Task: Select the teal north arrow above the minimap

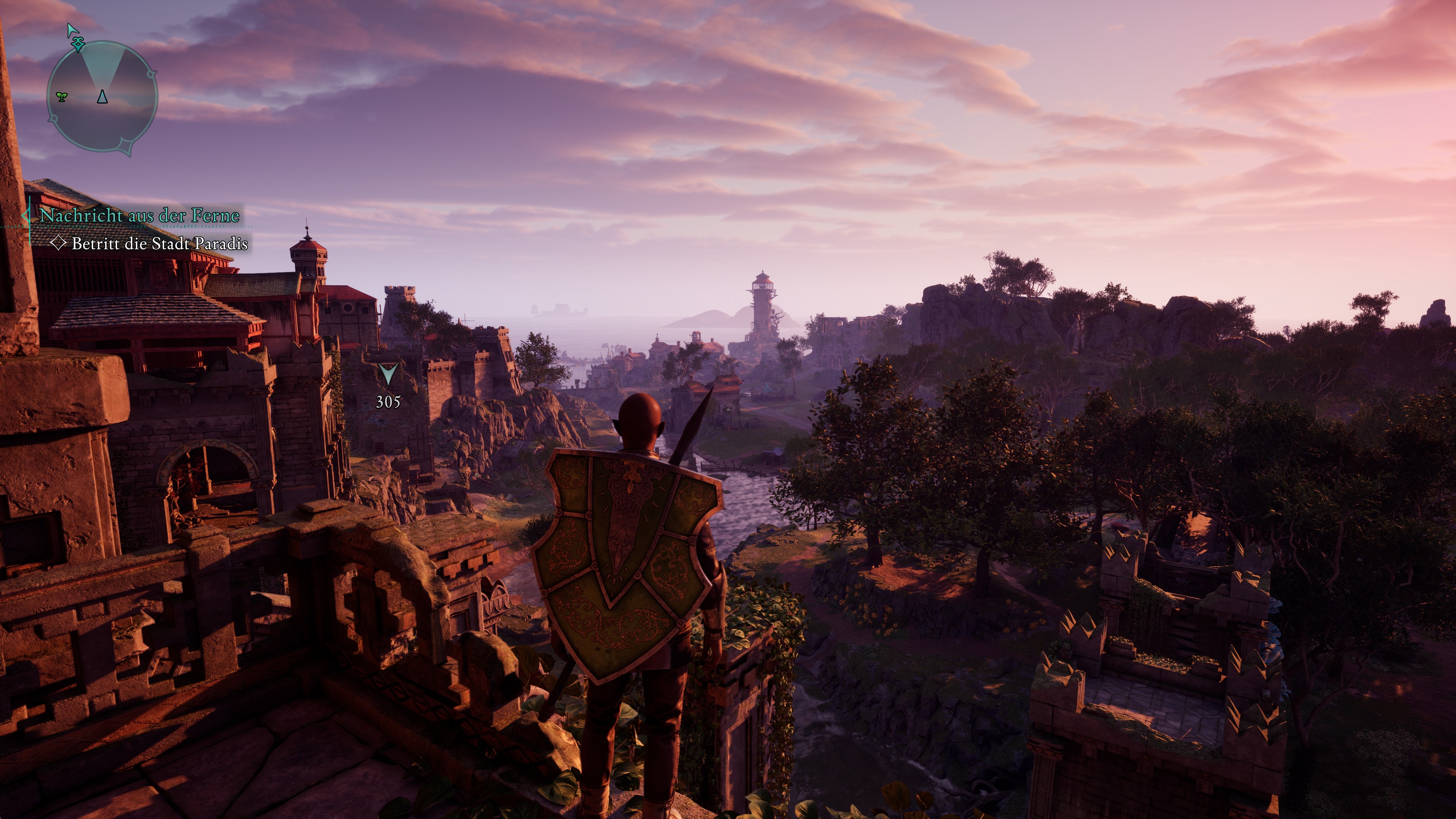Action: [72, 29]
